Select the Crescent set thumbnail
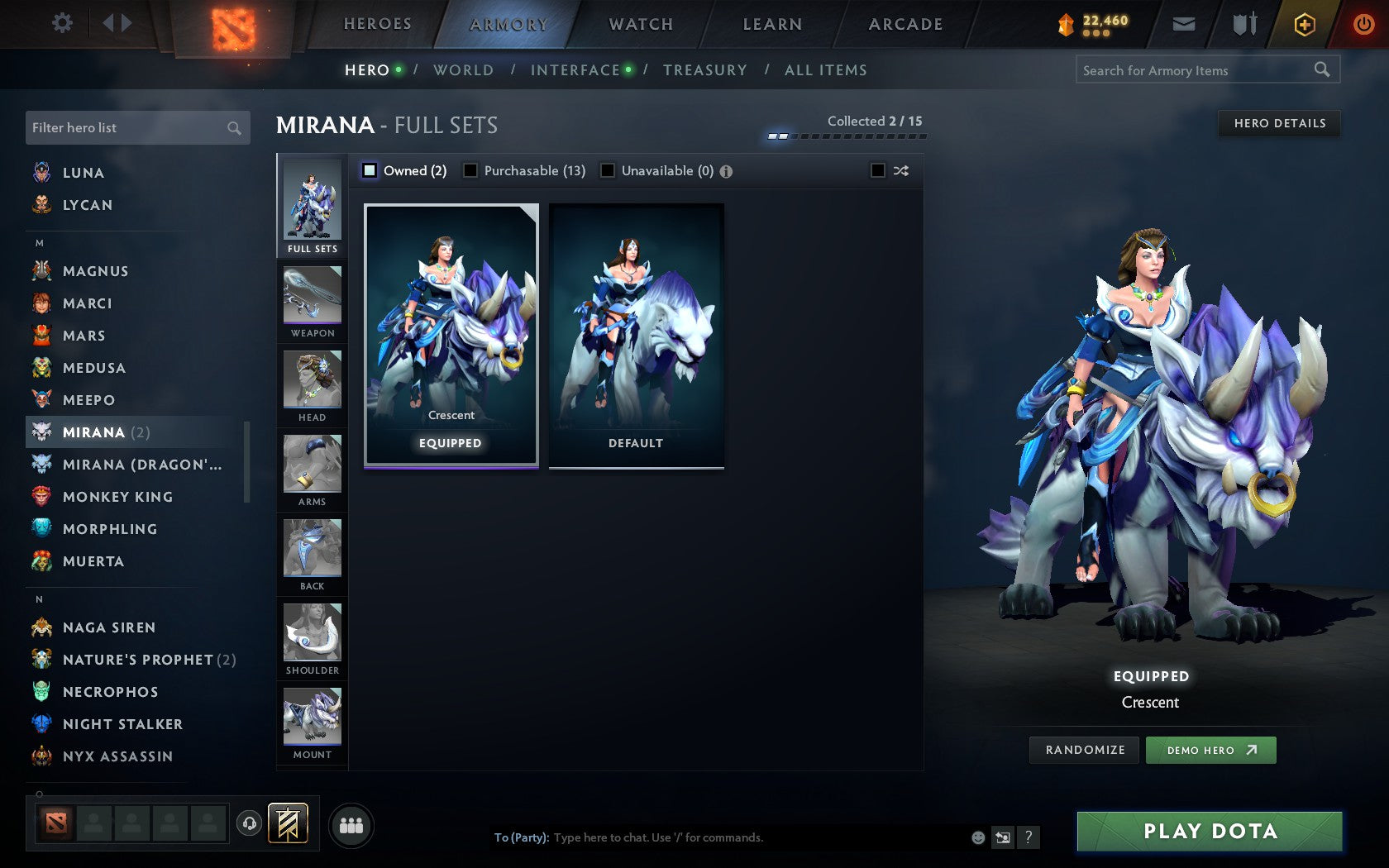 450,331
